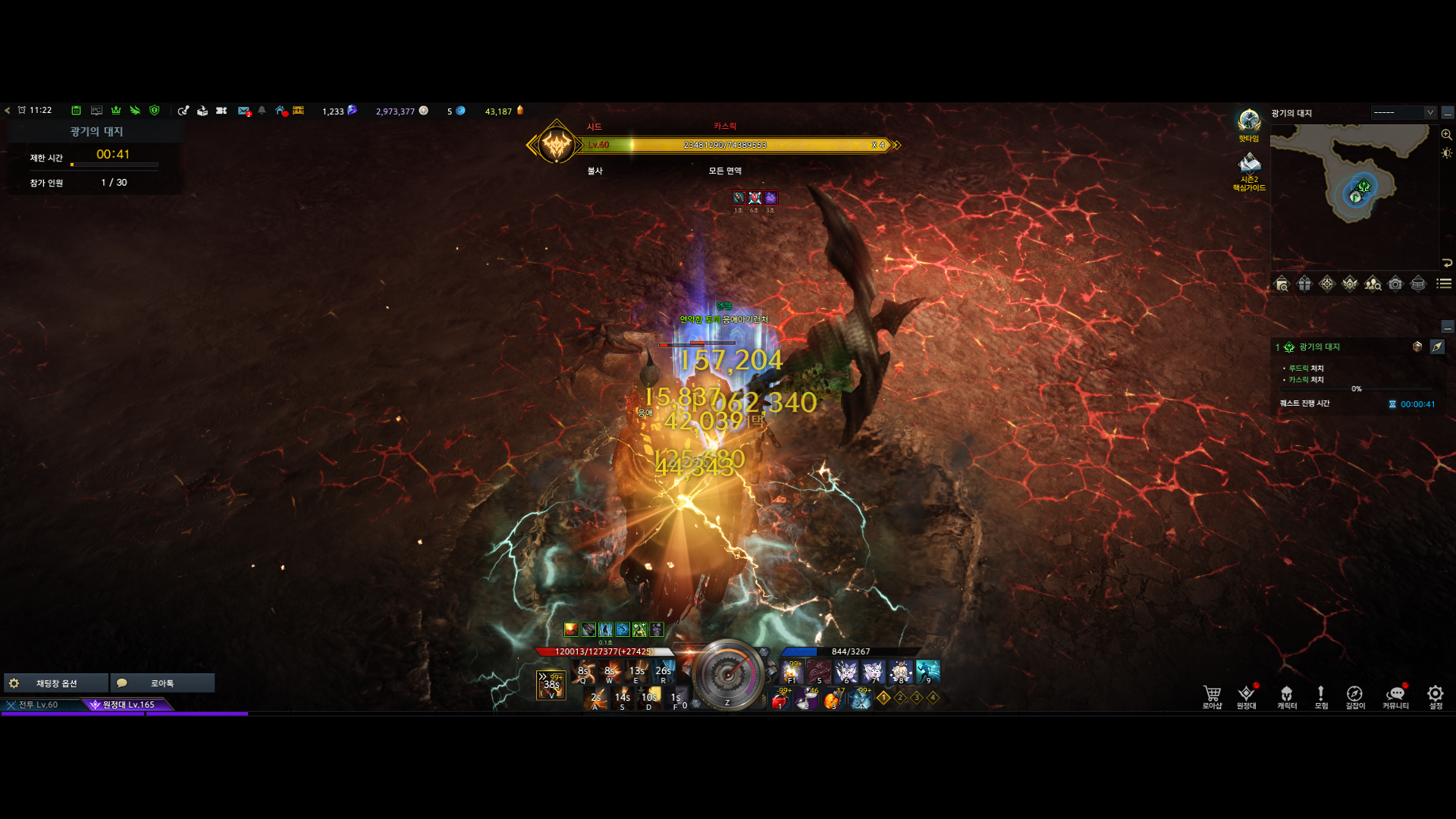
Task: Toggle the minimap brightness sun icon
Action: 1447,153
